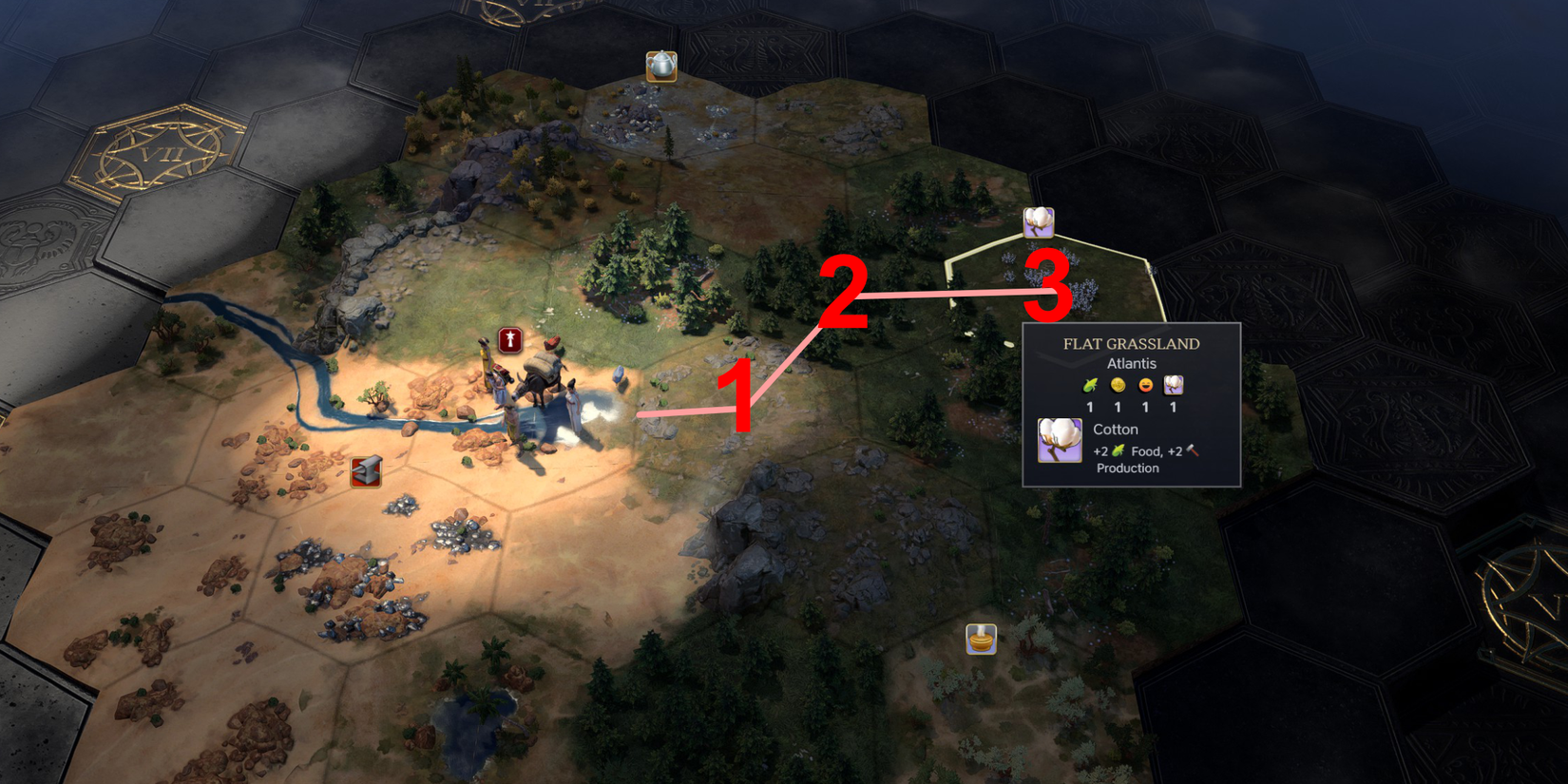
Task: Click the FLAT GRASSLAND tooltip title
Action: click(x=1132, y=343)
